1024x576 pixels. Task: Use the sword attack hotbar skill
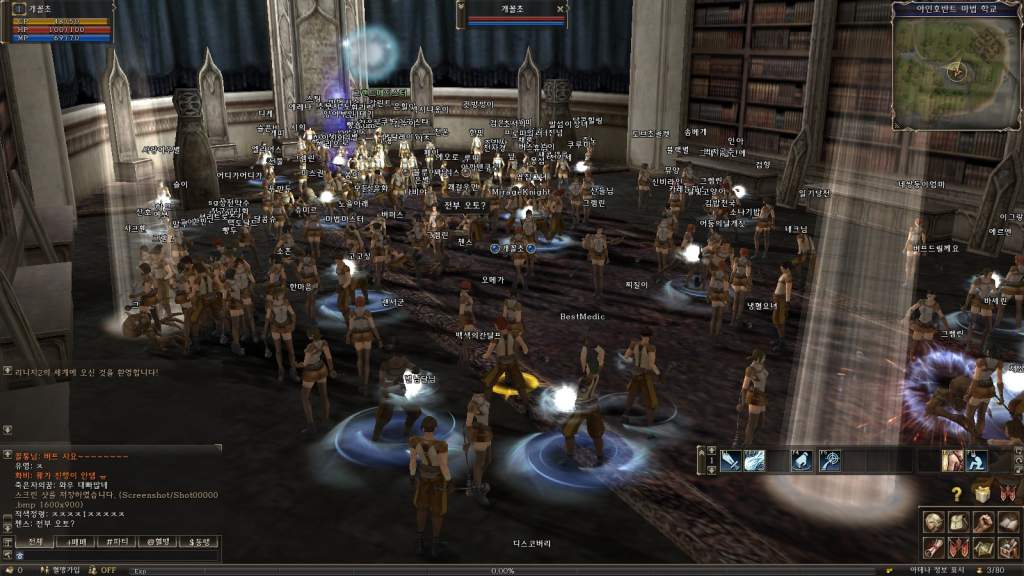[x=731, y=461]
